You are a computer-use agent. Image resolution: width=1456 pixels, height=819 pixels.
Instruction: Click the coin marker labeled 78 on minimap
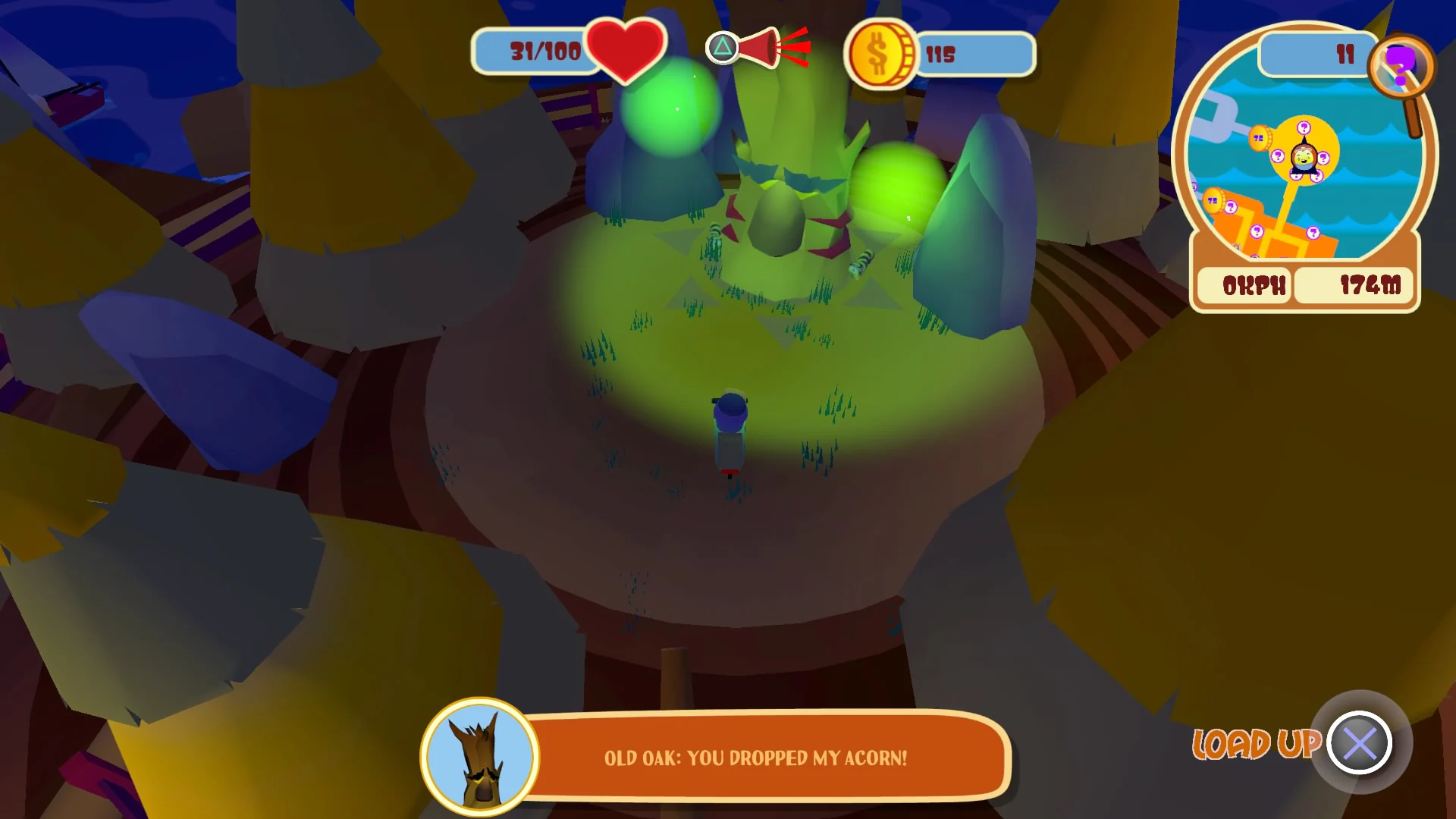1259,136
